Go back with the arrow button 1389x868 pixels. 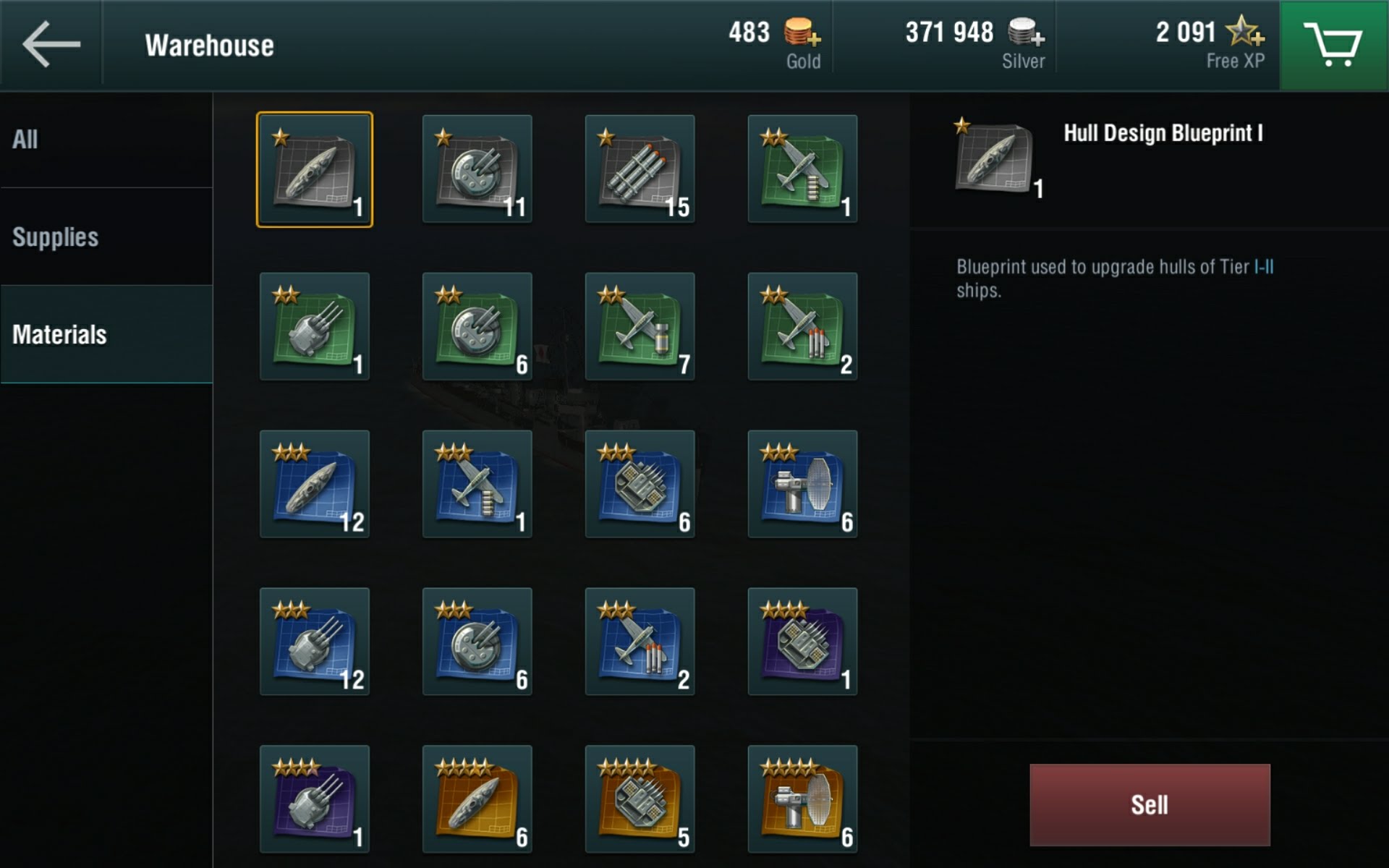(51, 45)
